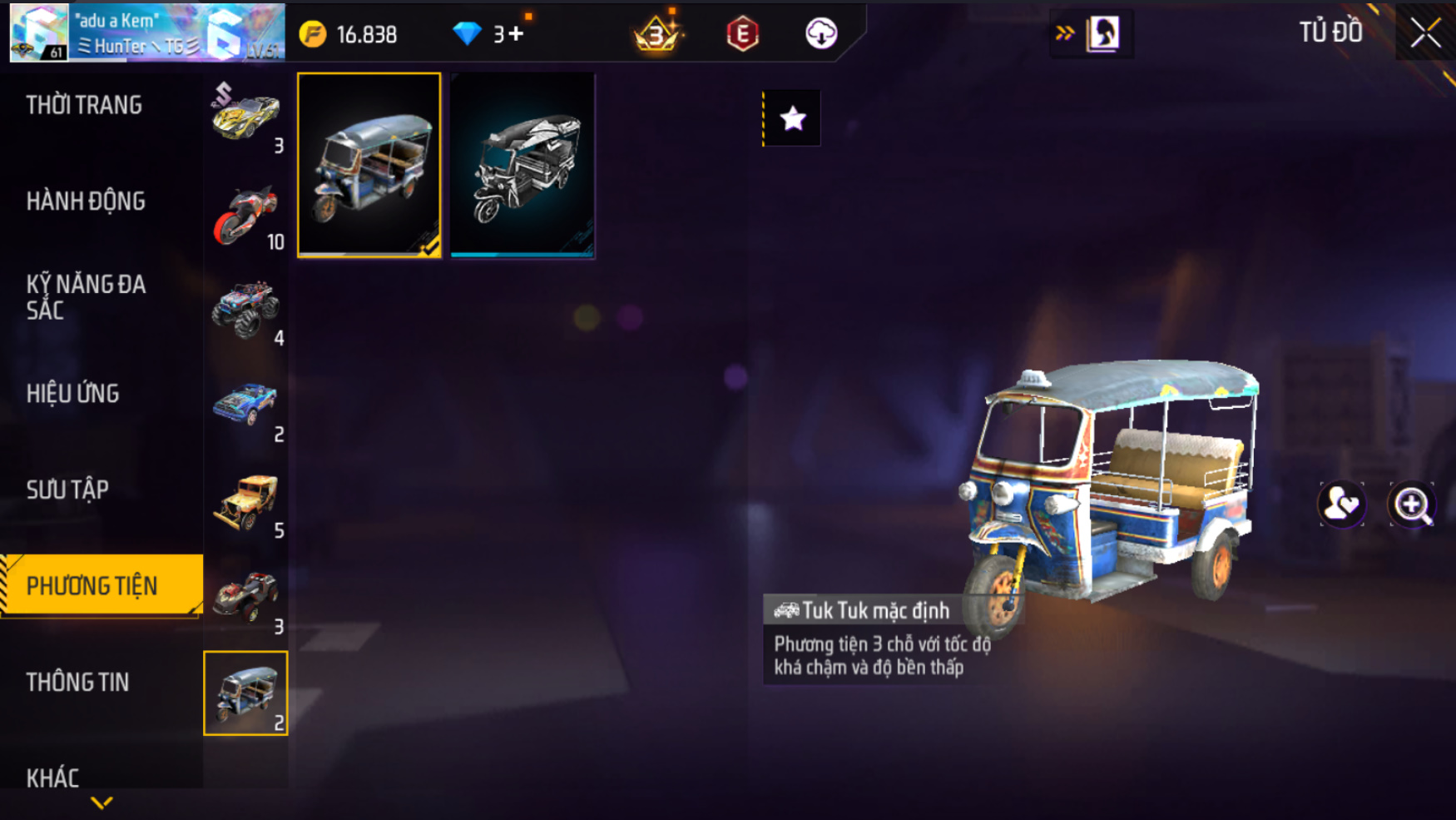Open the Khác category
This screenshot has height=820, width=1456.
click(52, 778)
